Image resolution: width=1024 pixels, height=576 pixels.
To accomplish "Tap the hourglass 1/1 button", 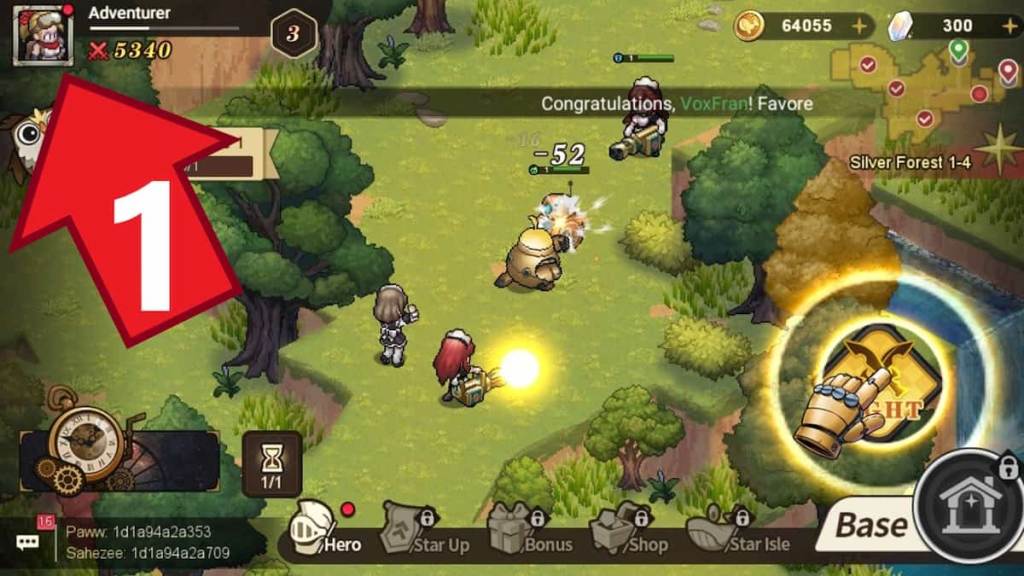I will pyautogui.click(x=271, y=463).
